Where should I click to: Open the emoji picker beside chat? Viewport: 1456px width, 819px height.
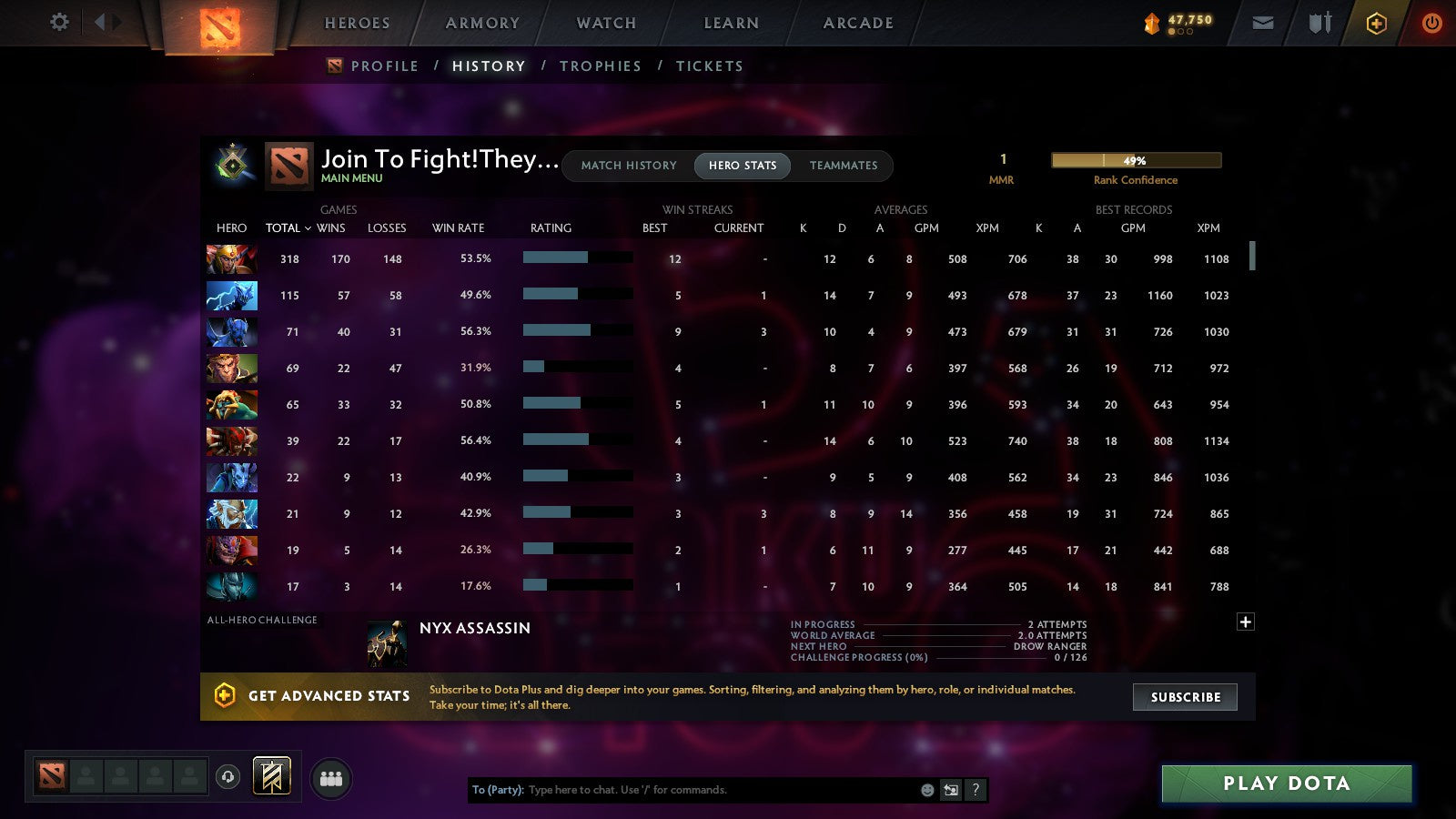click(925, 790)
